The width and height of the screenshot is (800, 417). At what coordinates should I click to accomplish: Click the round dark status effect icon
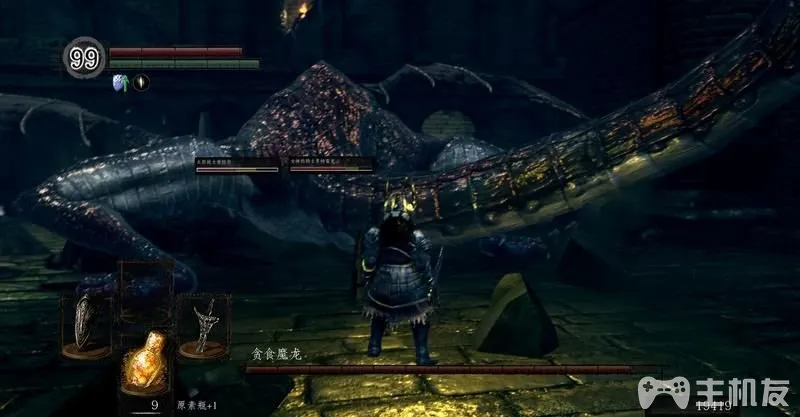(140, 83)
